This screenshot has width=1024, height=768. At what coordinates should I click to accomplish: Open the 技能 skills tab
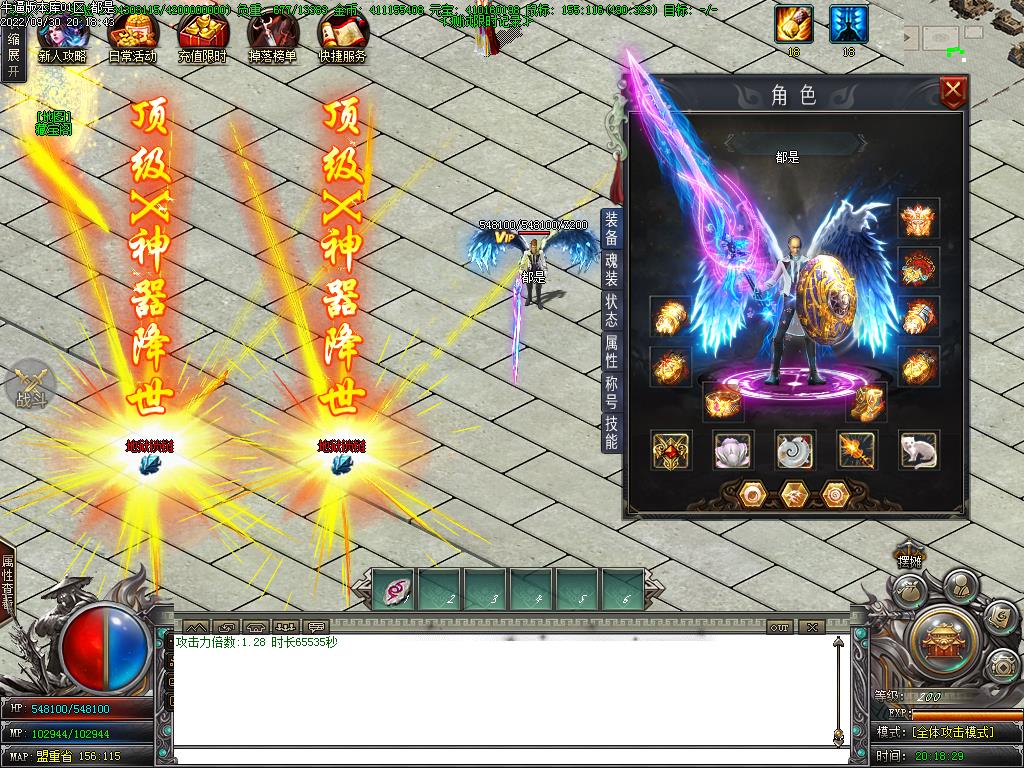point(611,433)
